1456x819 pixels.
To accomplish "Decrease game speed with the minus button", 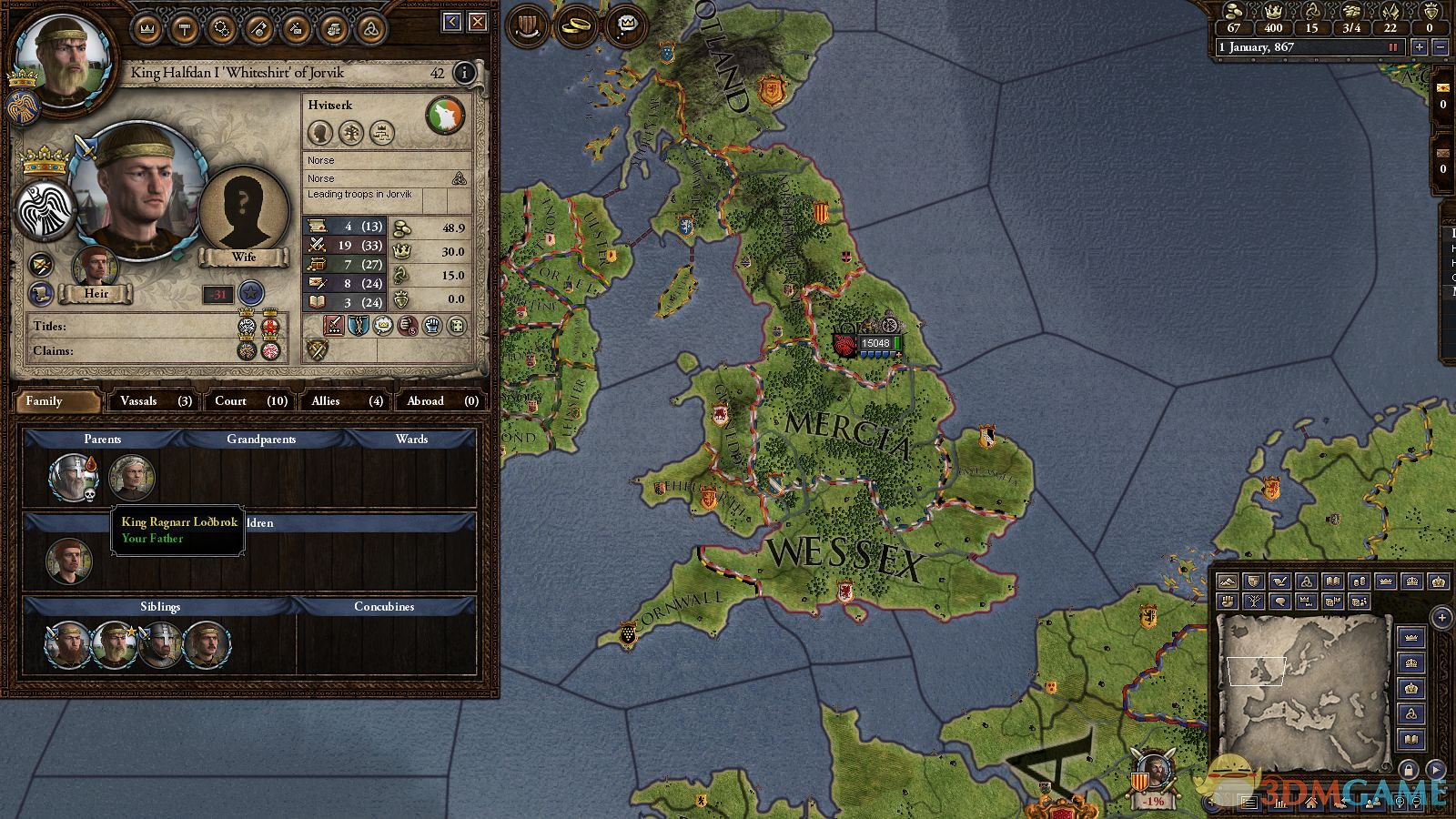I will (x=1440, y=47).
